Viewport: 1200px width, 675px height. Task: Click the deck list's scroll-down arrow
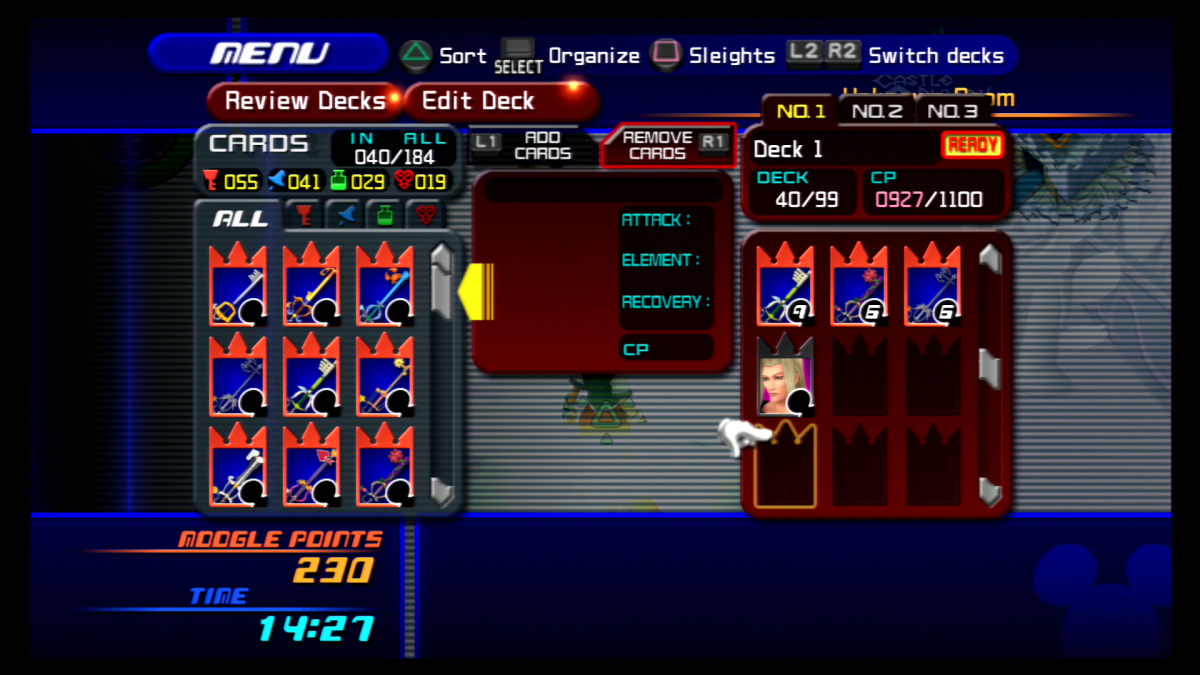pos(990,490)
